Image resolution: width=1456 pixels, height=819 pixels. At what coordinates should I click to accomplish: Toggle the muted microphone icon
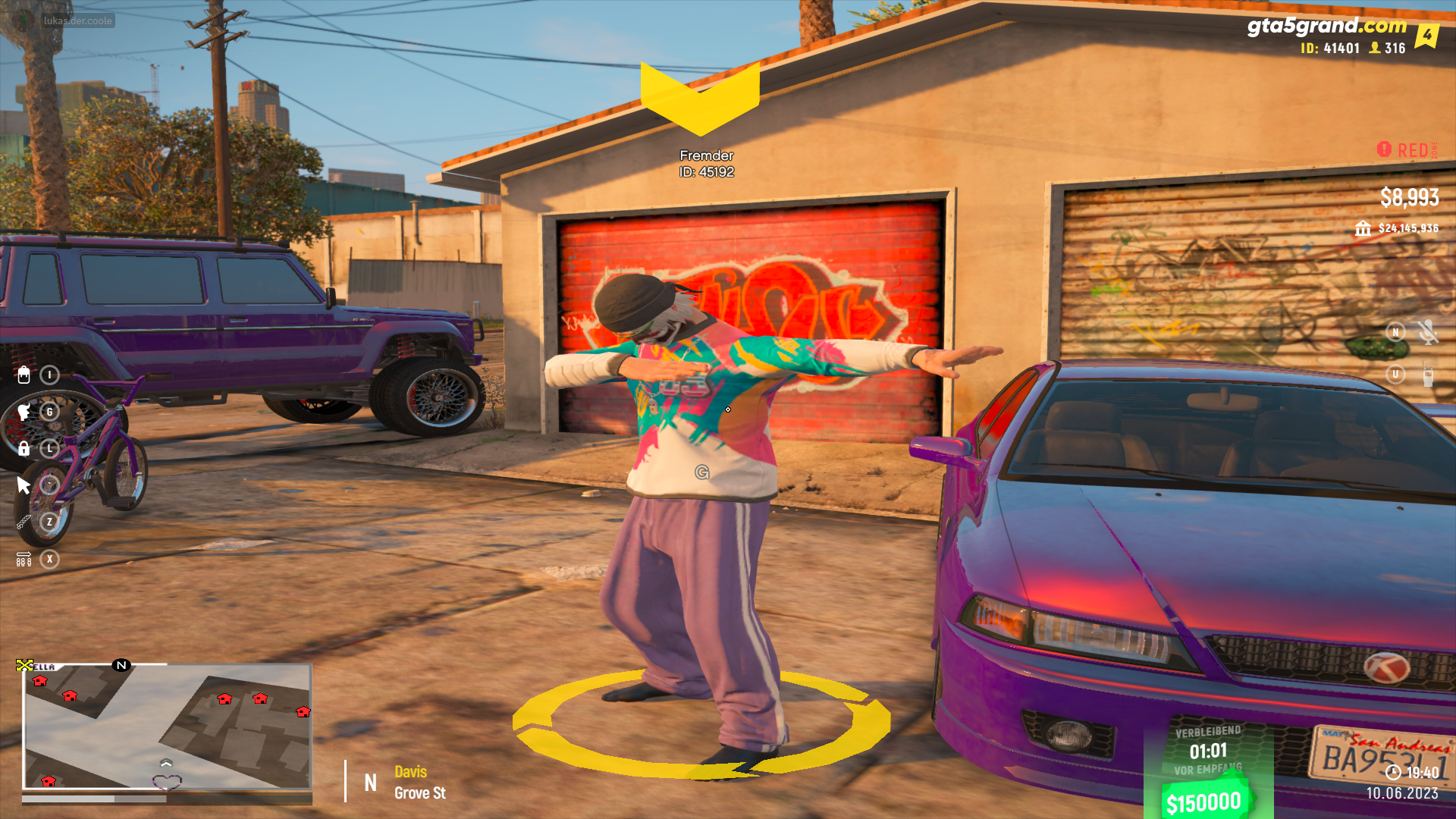click(x=1428, y=332)
